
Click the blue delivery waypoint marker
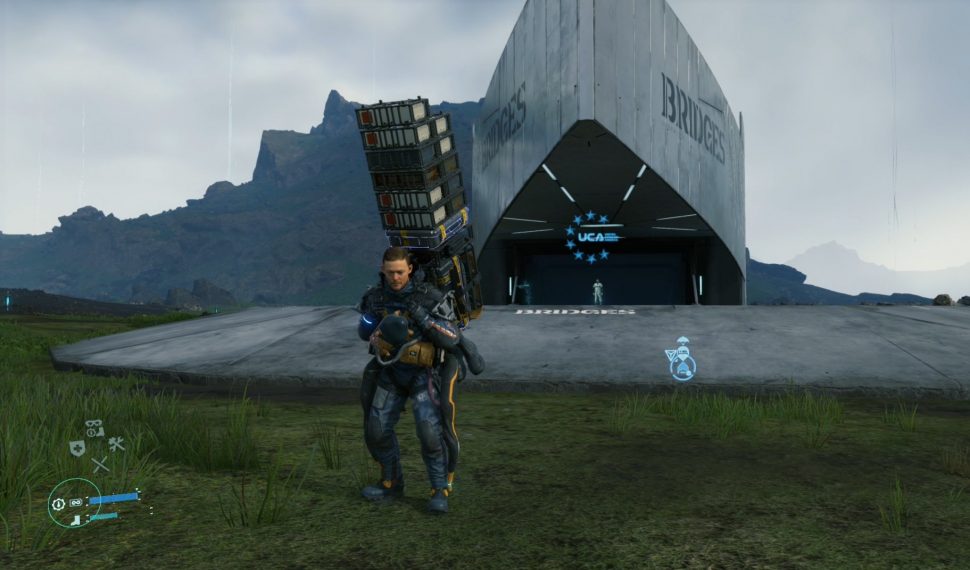point(681,359)
